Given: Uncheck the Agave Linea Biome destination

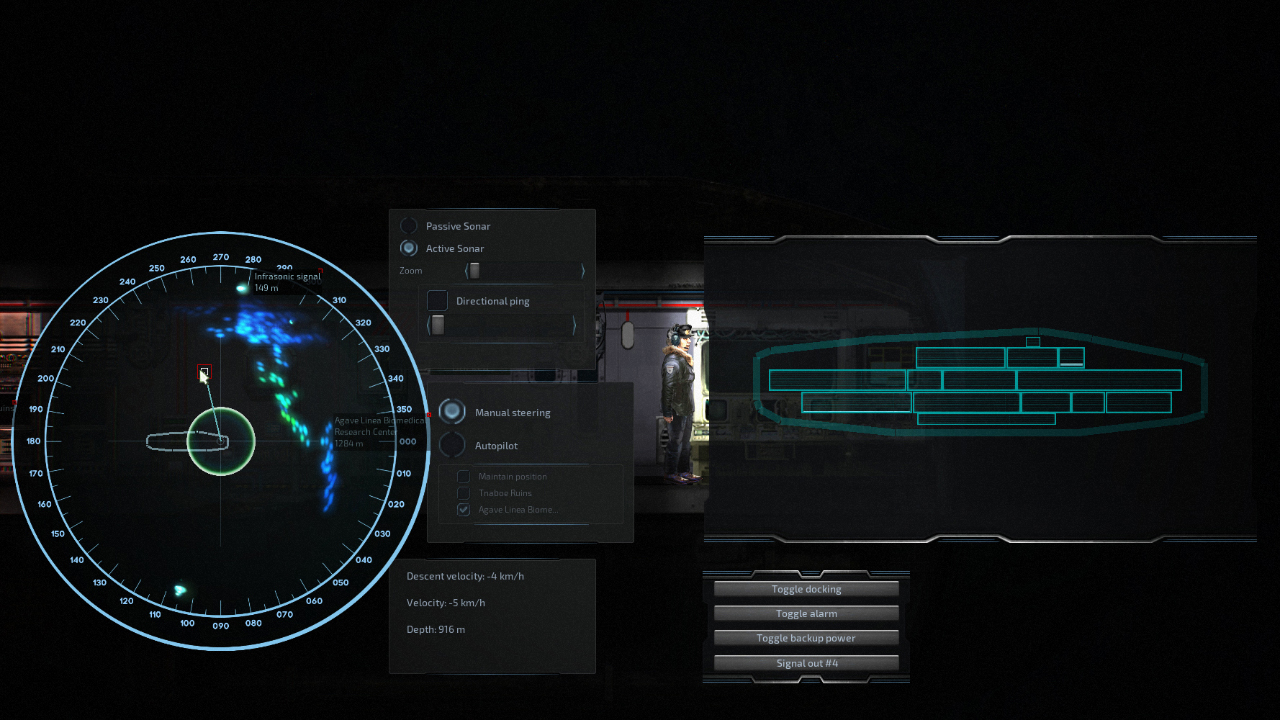Looking at the screenshot, I should pyautogui.click(x=464, y=509).
